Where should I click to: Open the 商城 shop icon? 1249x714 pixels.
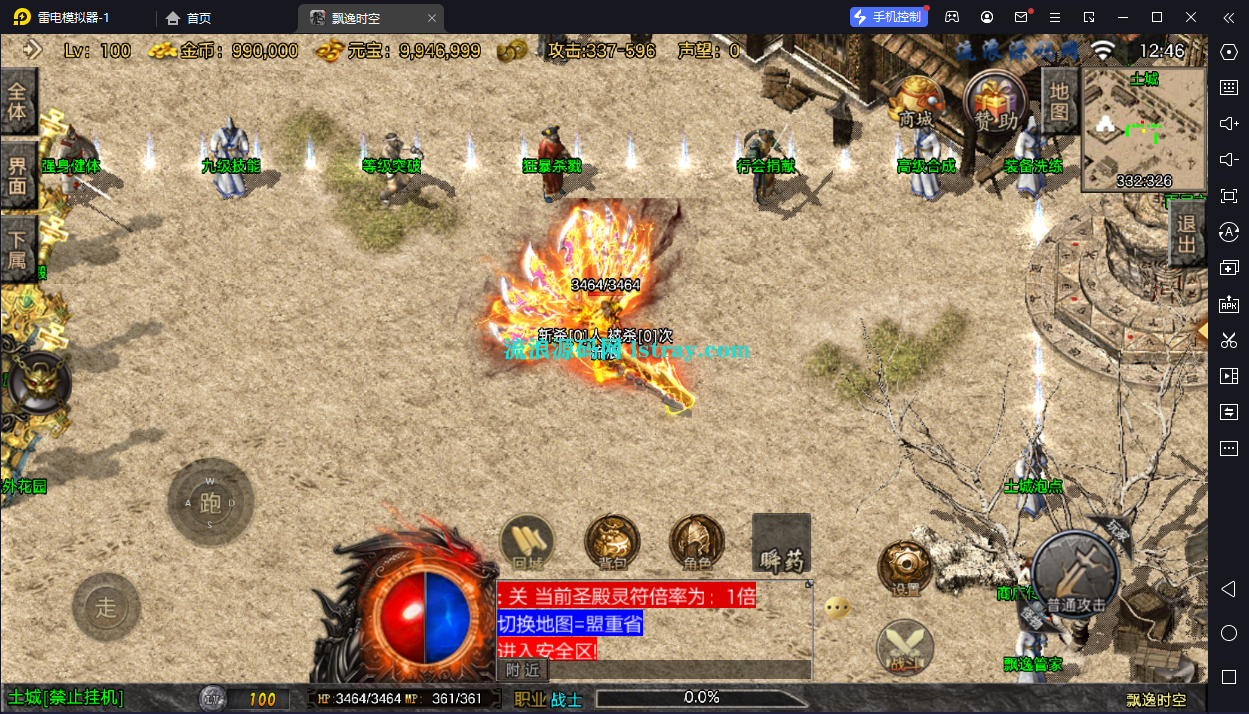click(914, 103)
